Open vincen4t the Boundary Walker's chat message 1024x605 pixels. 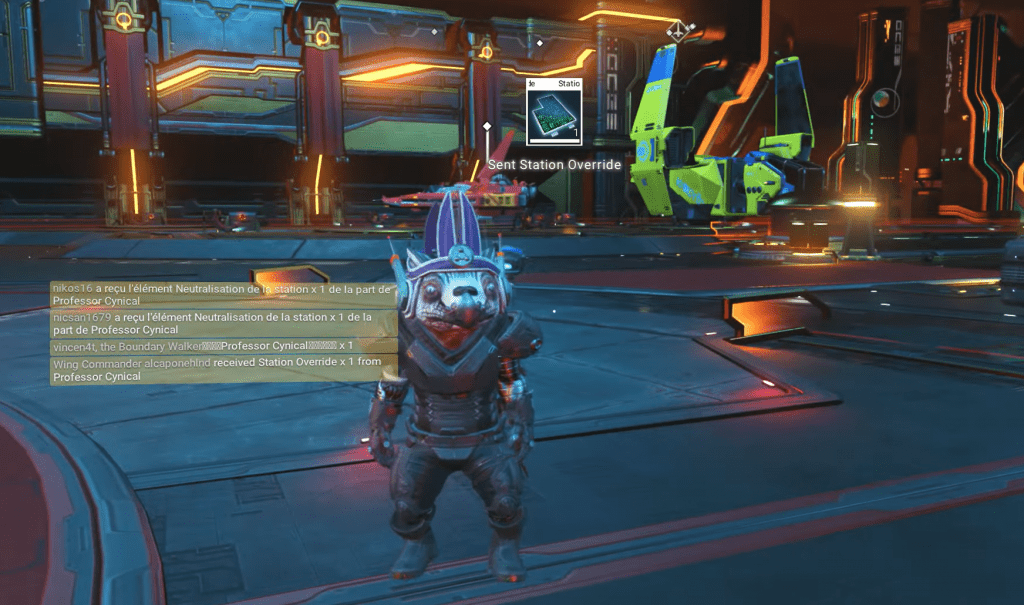point(224,346)
